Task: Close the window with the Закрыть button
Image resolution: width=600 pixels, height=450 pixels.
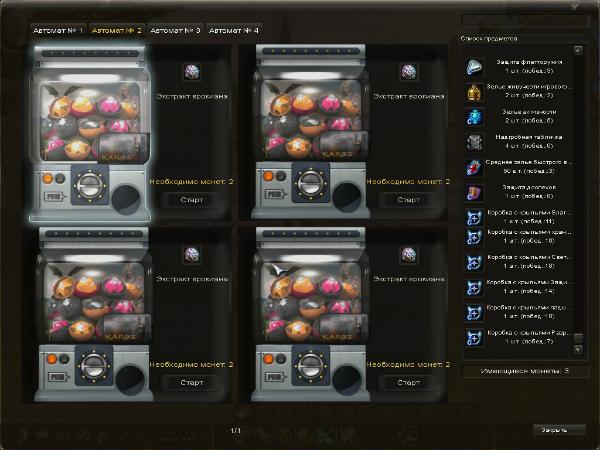Action: (x=555, y=429)
